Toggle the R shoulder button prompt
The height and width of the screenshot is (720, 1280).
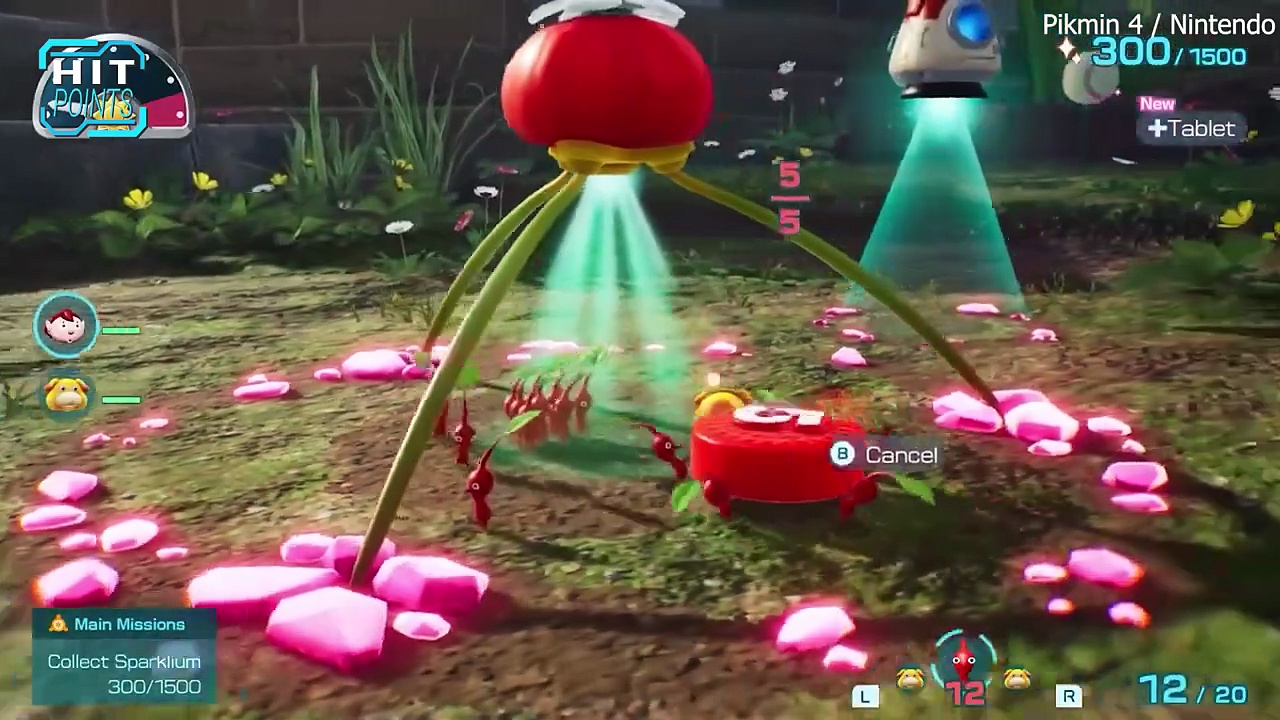(x=1070, y=695)
